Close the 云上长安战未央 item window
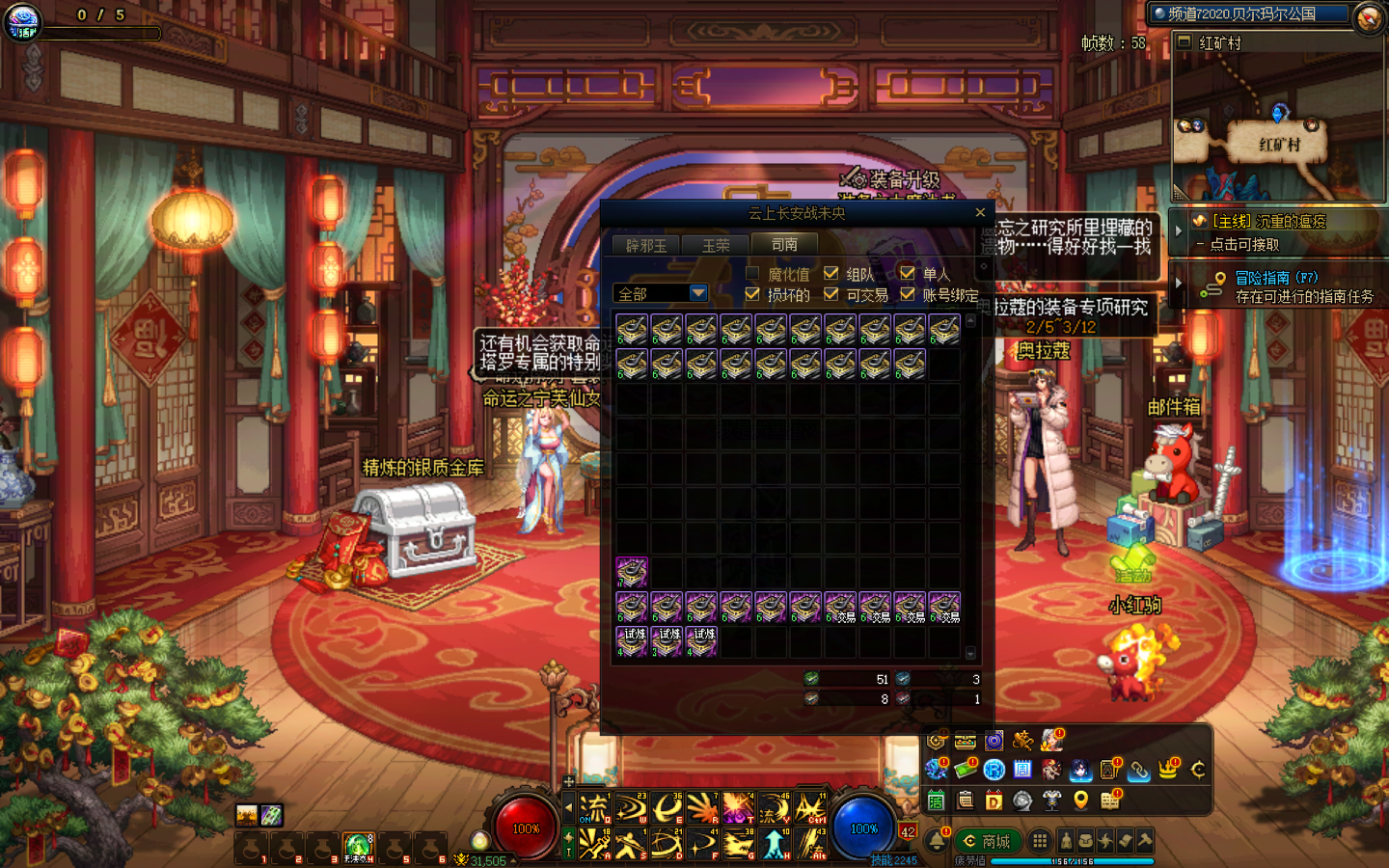This screenshot has height=868, width=1389. [980, 212]
